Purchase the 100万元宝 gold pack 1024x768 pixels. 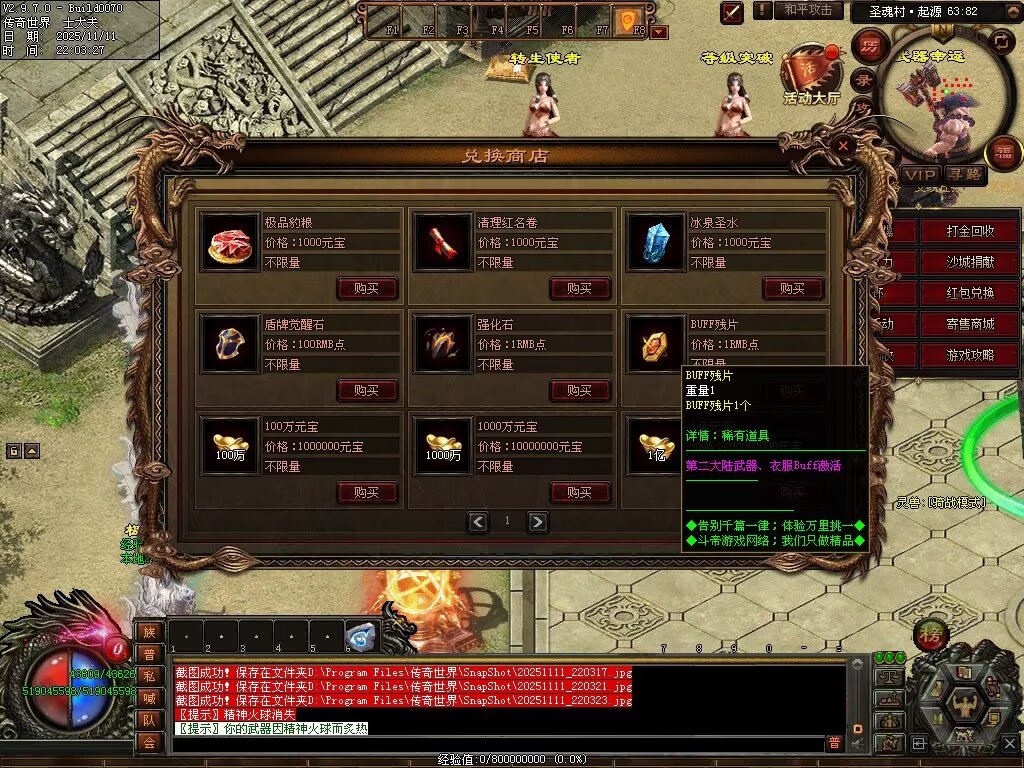367,492
